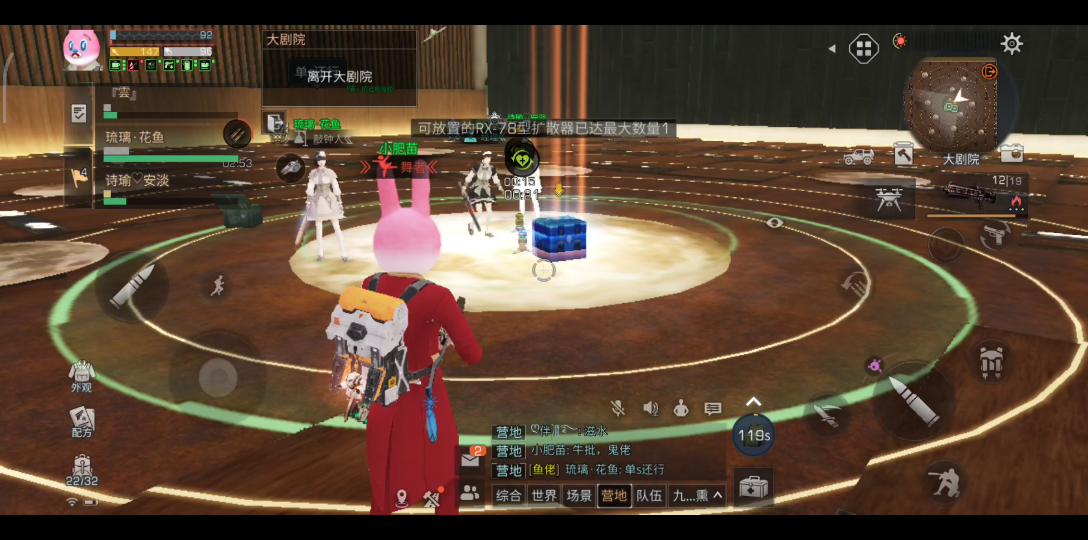Open the 配方 recipes menu

coord(81,420)
